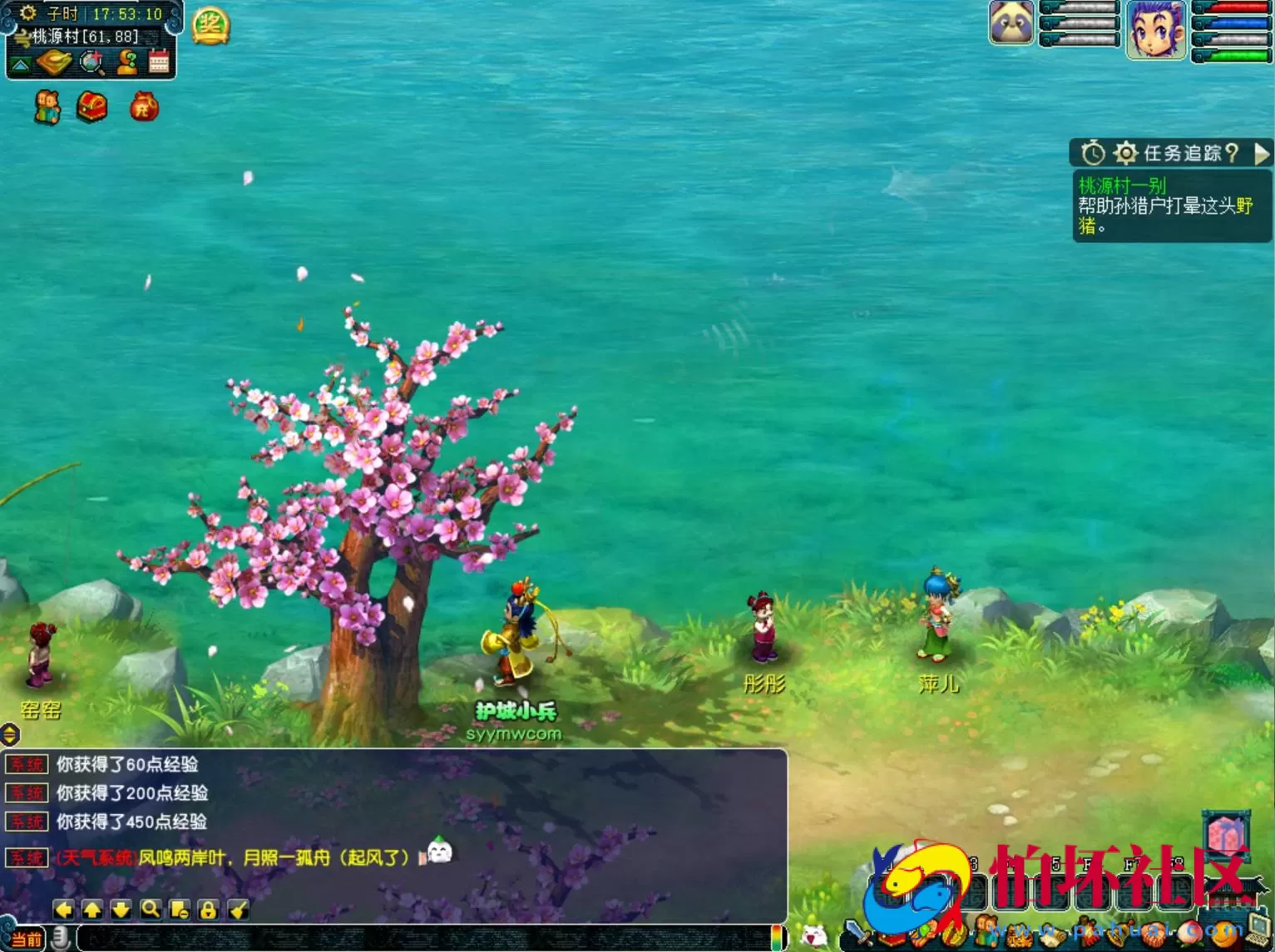
Task: Click the purple-haired player portrait
Action: point(1156,30)
